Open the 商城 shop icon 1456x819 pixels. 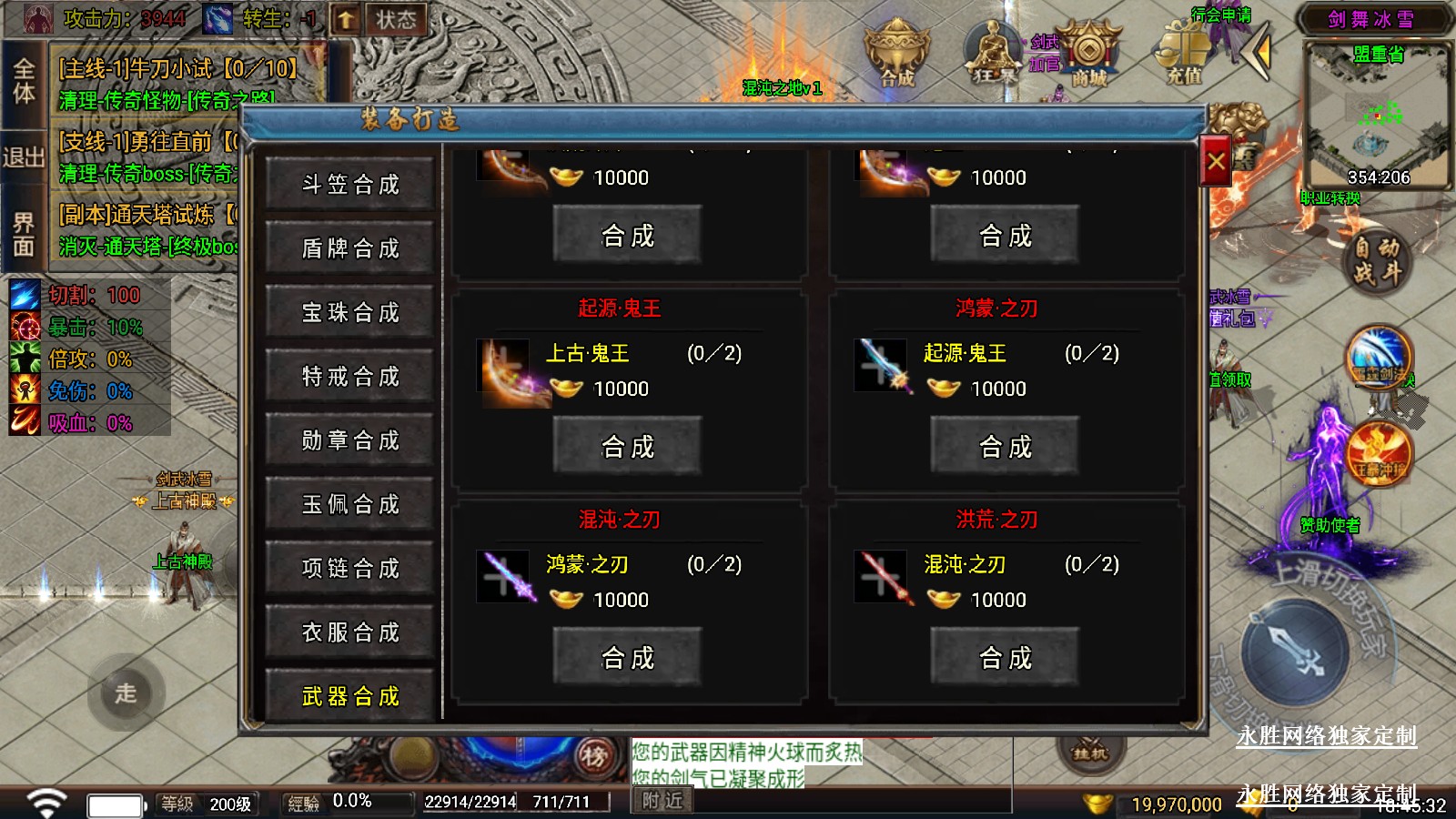1088,55
